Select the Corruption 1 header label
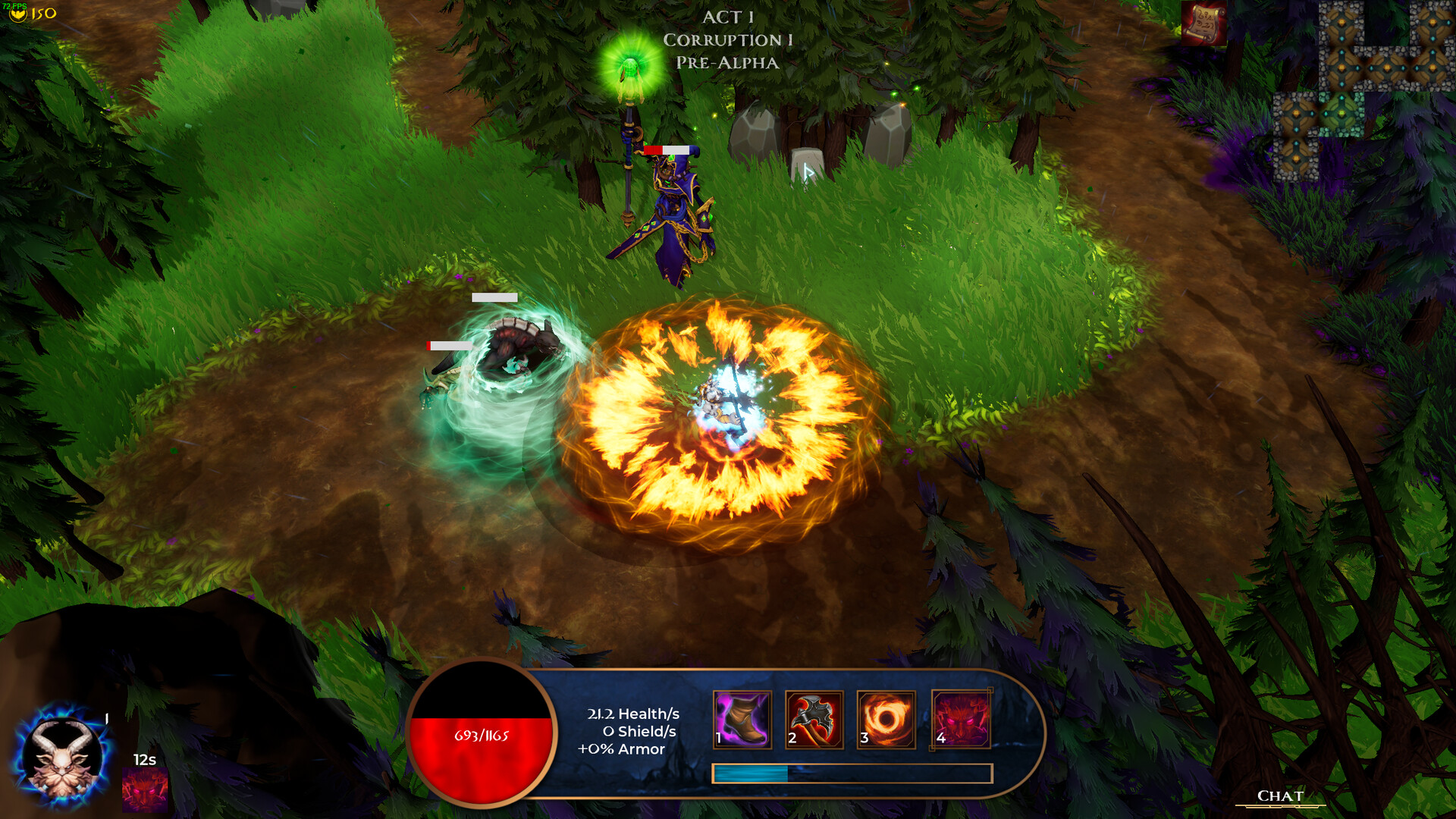Screen dimensions: 1456x819 pyautogui.click(x=726, y=39)
